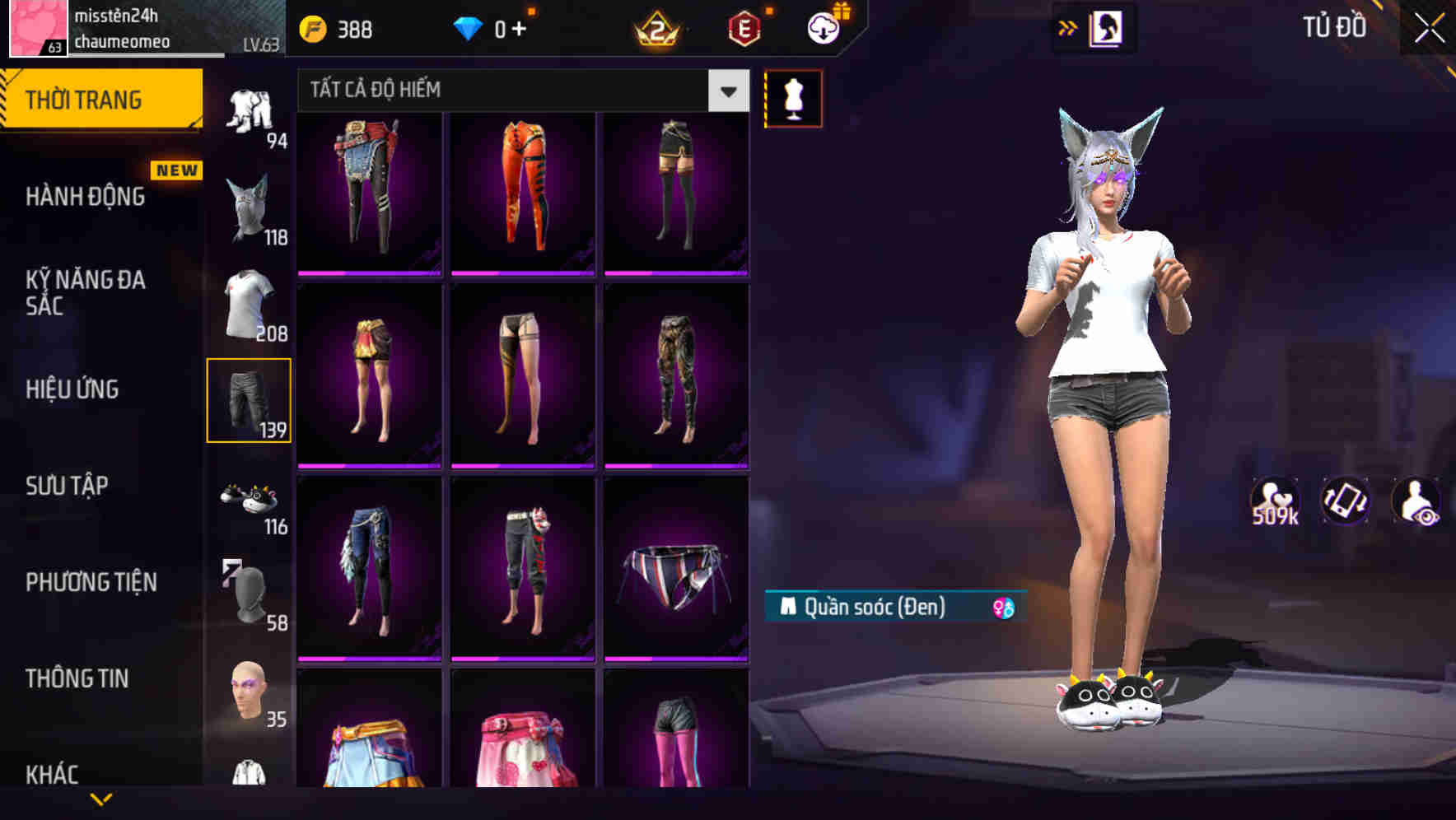Open the mannequin preset icon above the character
The height and width of the screenshot is (820, 1456).
coord(793,98)
